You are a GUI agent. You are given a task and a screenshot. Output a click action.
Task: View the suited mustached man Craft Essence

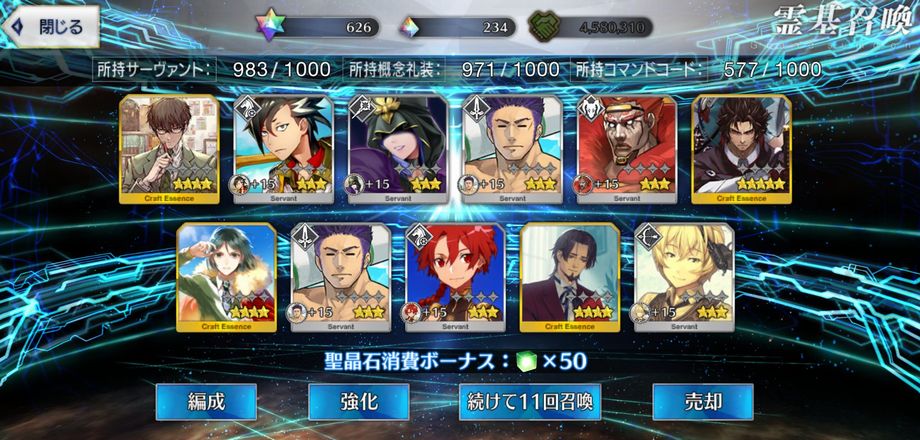point(570,273)
